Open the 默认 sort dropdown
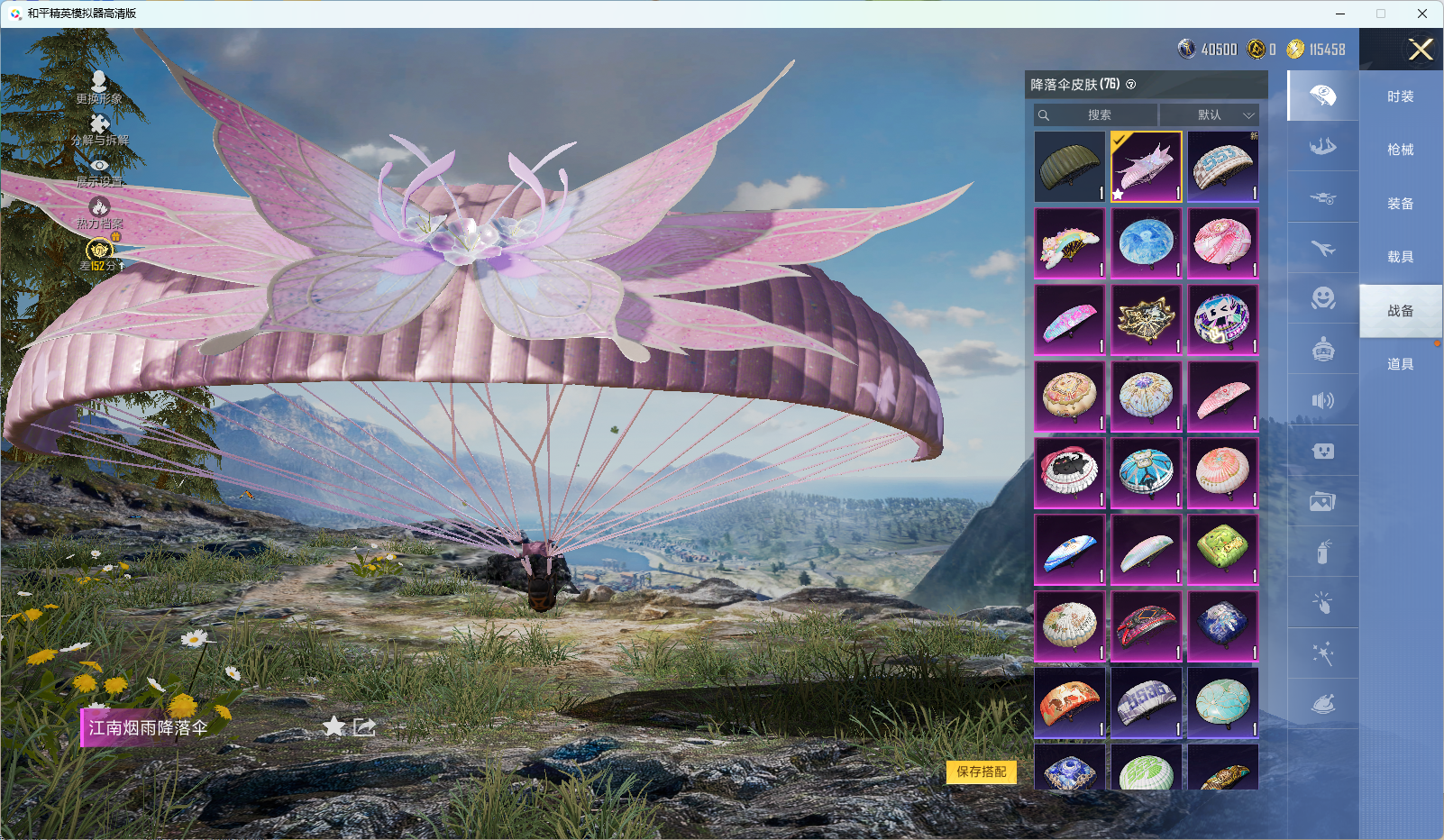Viewport: 1444px width, 840px height. pos(1210,115)
